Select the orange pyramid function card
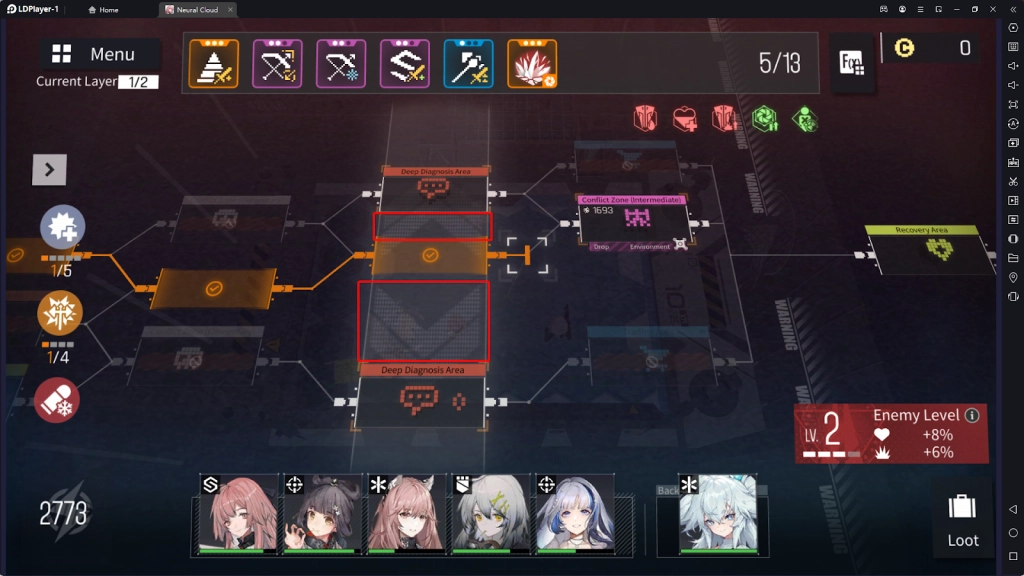1024x576 pixels. coord(214,64)
